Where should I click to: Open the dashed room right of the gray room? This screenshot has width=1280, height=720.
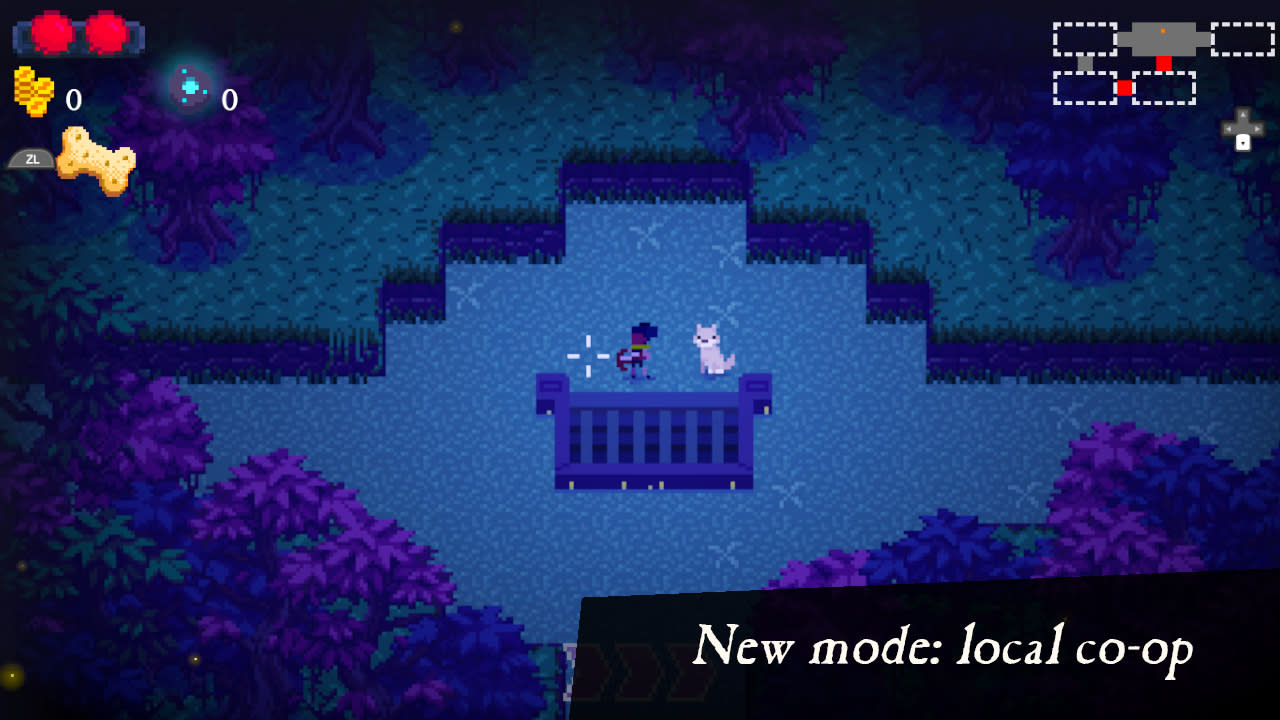[x=1241, y=37]
